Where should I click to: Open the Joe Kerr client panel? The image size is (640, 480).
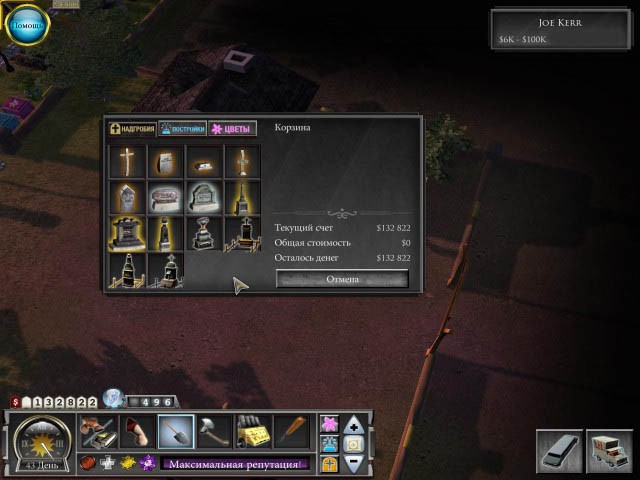coord(560,29)
